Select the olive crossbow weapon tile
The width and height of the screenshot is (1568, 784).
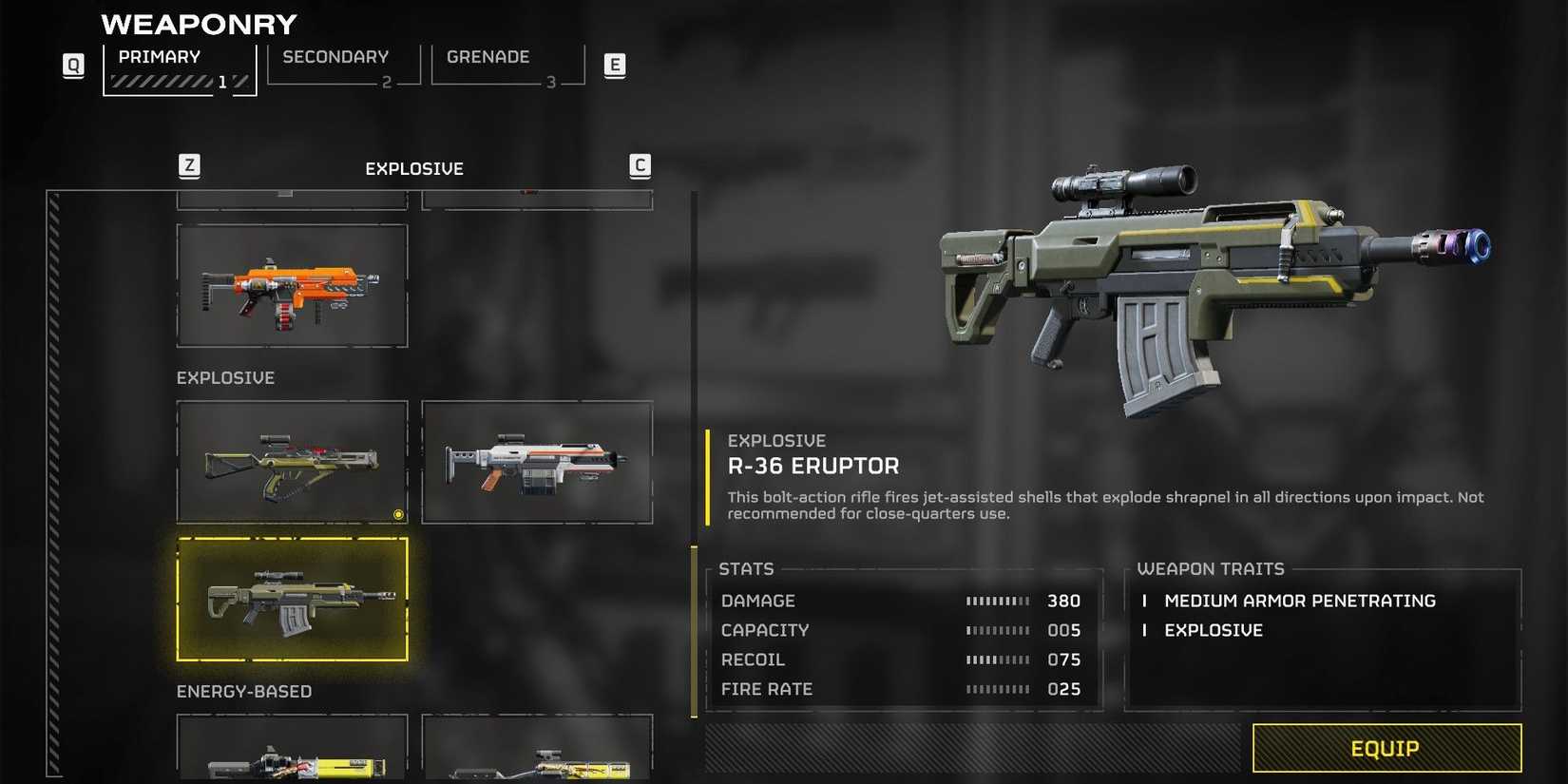tap(292, 462)
